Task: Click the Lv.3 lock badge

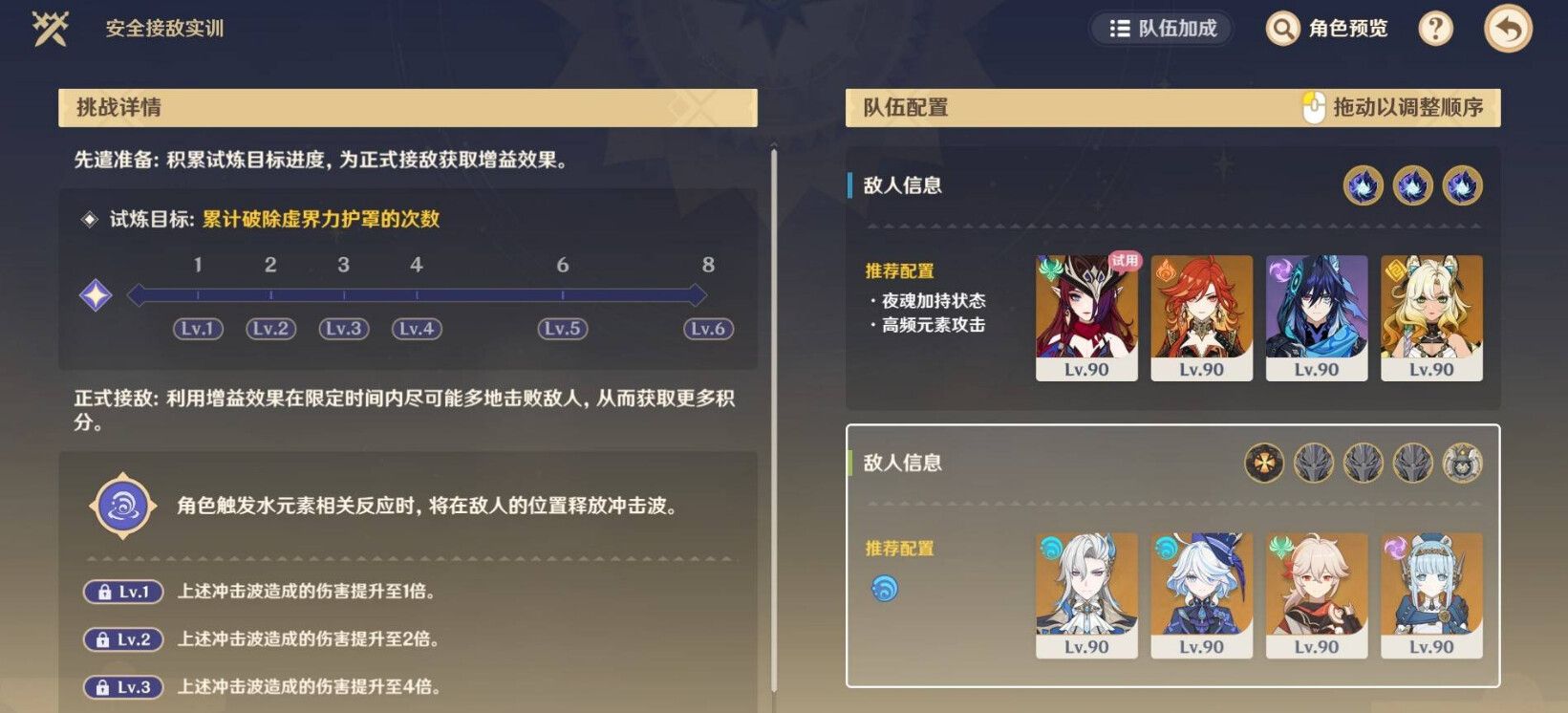Action: [122, 684]
